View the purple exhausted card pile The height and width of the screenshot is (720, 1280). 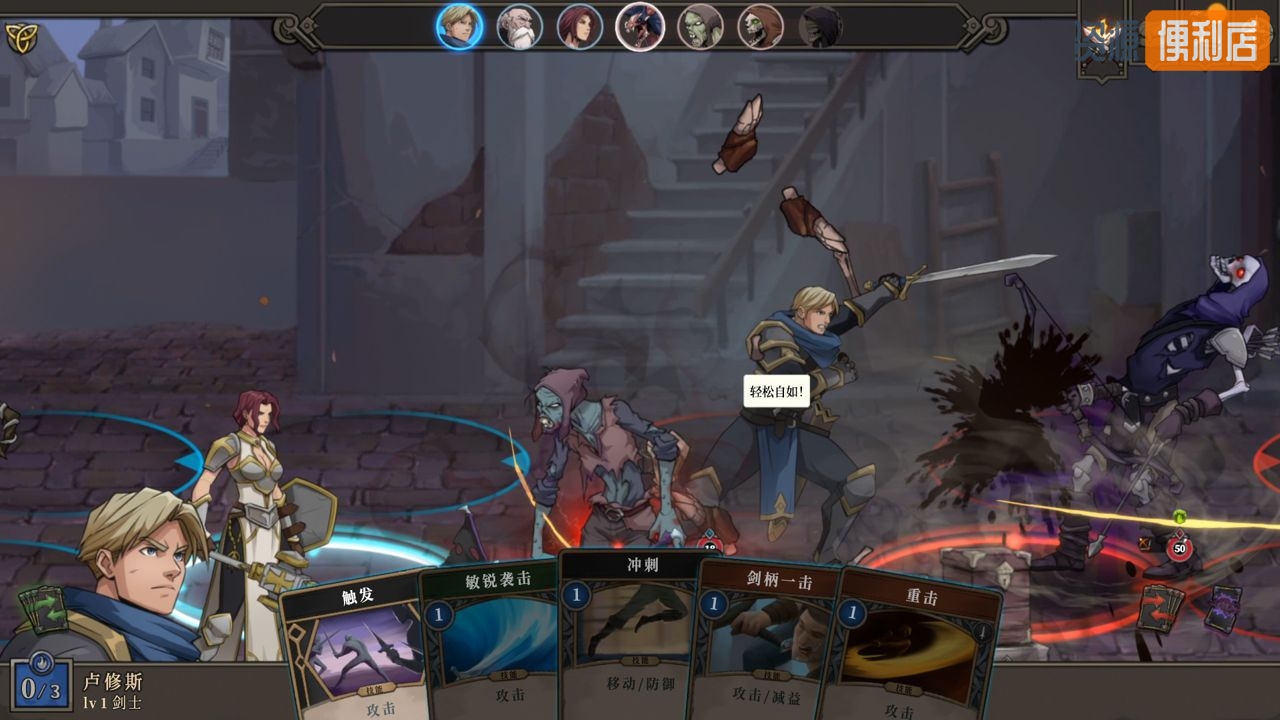point(1222,608)
